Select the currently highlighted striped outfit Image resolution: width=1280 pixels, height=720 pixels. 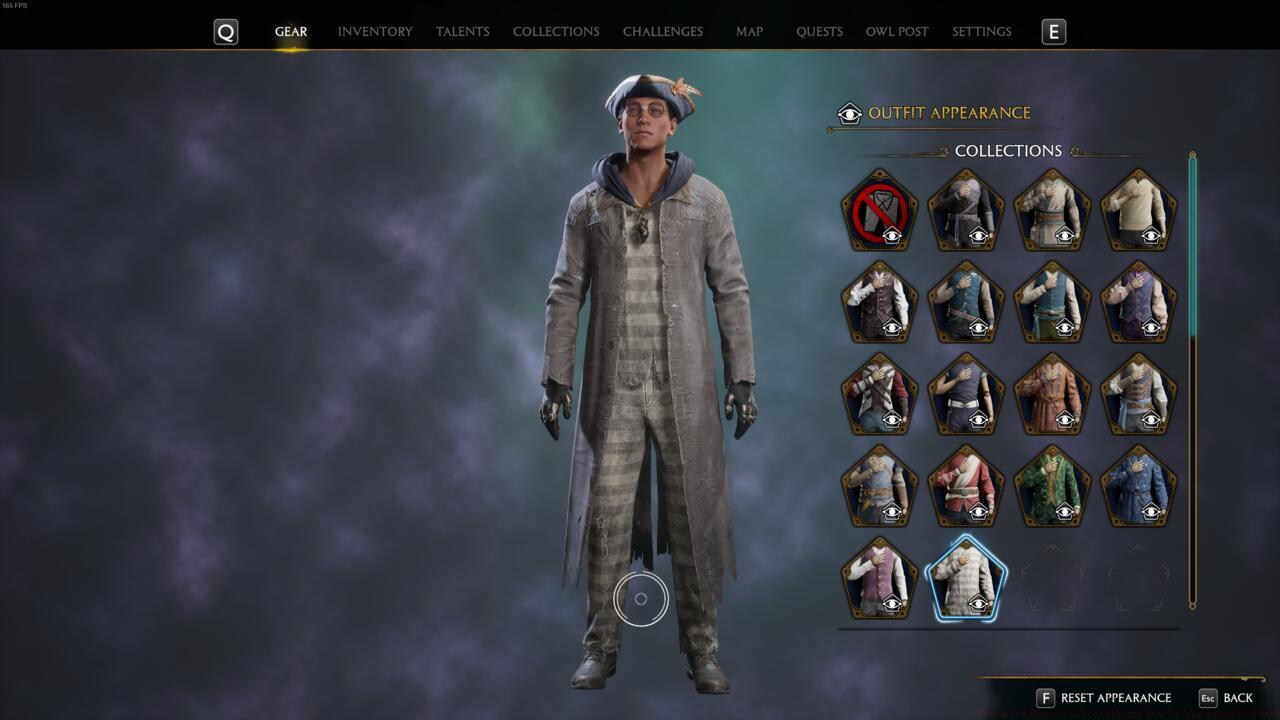[966, 578]
